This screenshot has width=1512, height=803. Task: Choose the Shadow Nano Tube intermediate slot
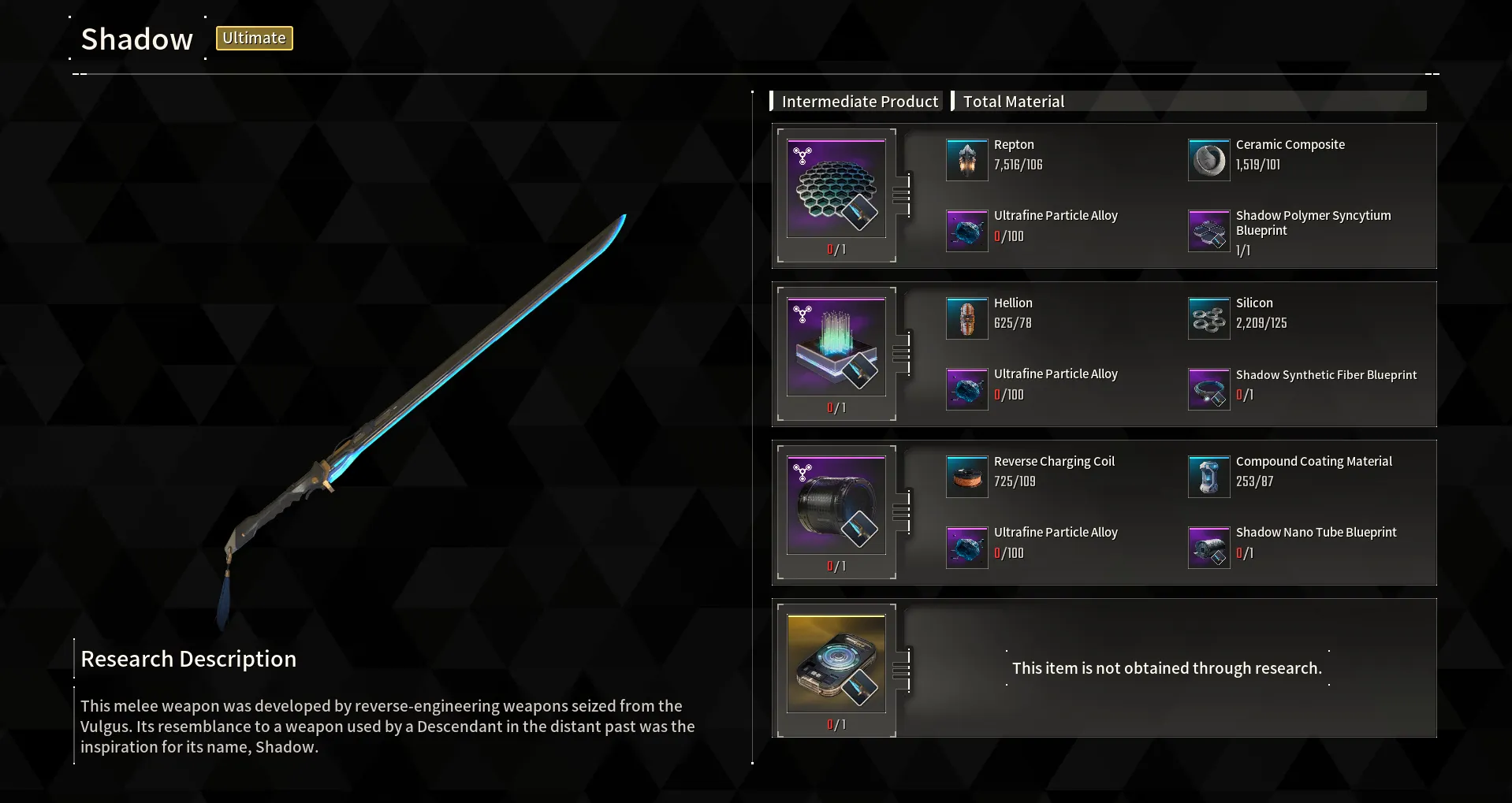tap(836, 506)
